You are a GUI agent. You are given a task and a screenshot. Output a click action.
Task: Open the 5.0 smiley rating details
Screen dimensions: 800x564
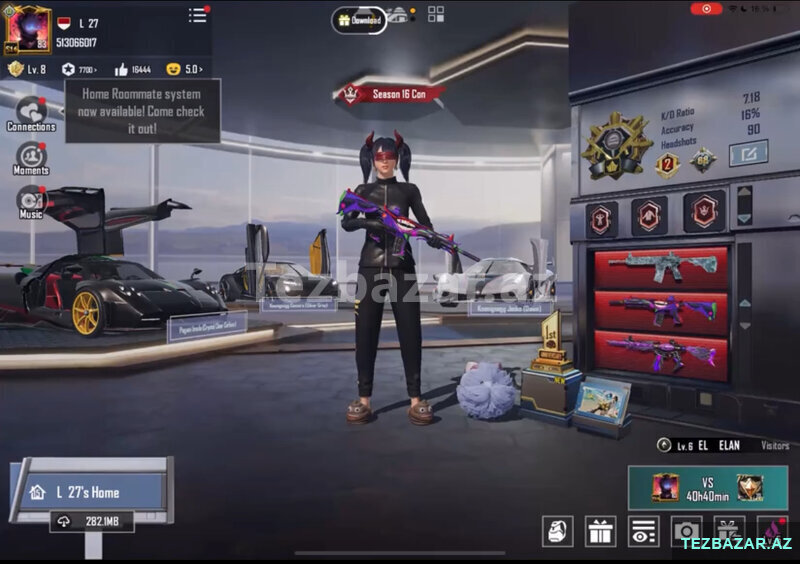click(184, 69)
